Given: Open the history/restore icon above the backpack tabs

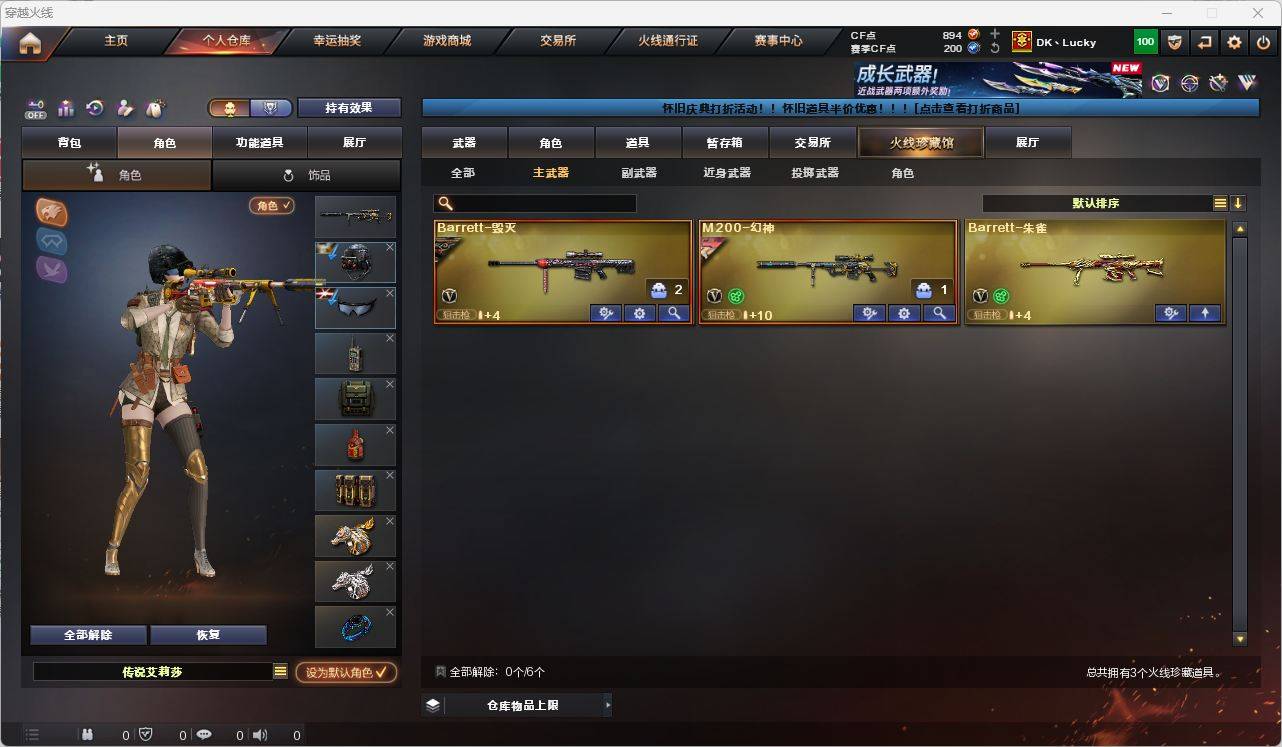Looking at the screenshot, I should [94, 108].
